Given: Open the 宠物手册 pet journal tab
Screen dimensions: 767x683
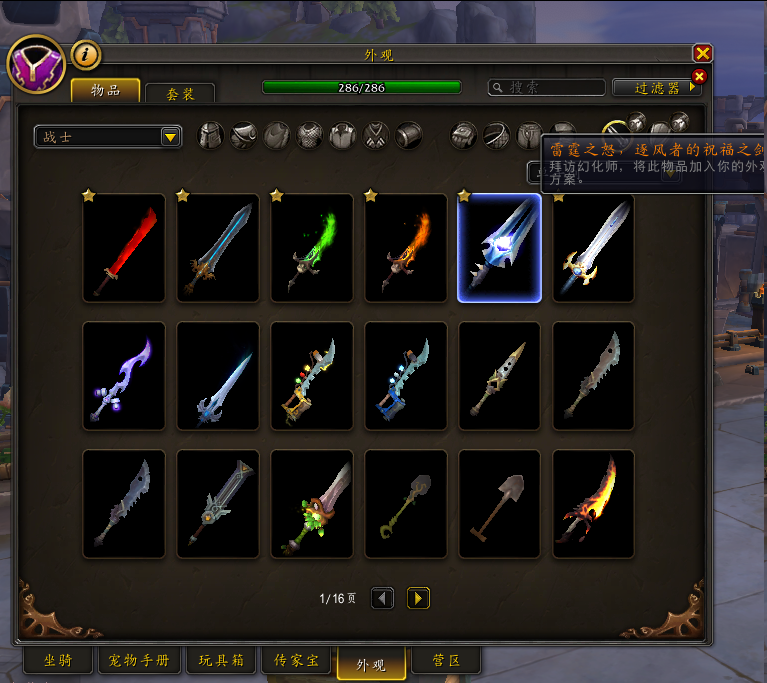Looking at the screenshot, I should (140, 661).
